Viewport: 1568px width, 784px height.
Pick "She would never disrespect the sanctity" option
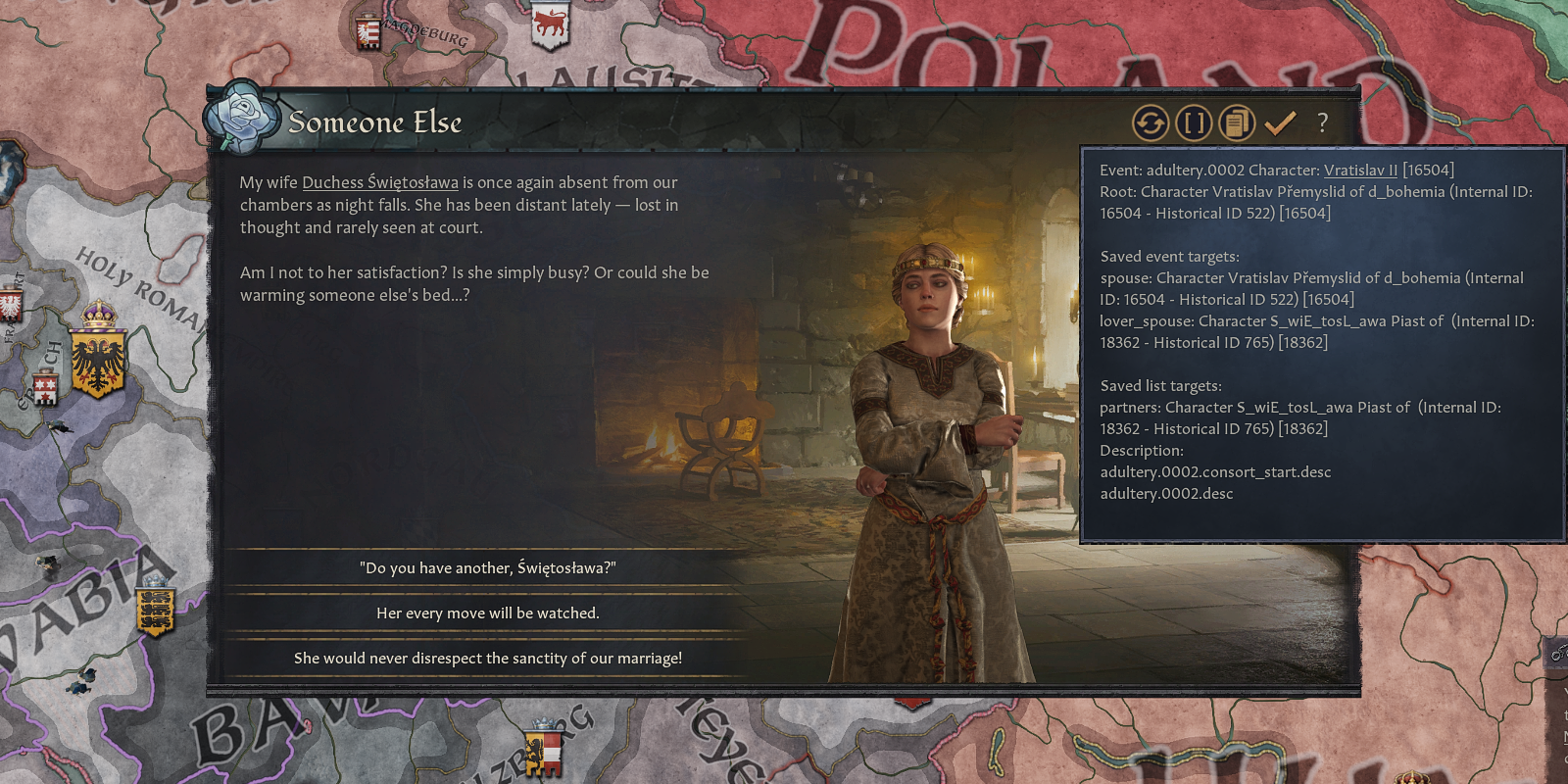[x=487, y=659]
